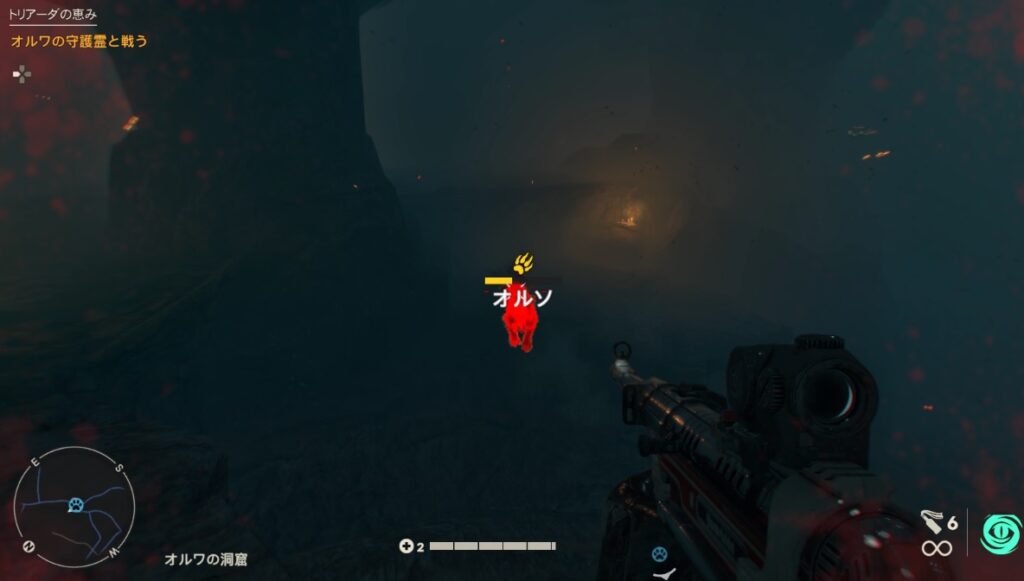Image resolution: width=1024 pixels, height=581 pixels.
Task: Click the paw marker on the minimap
Action: click(75, 506)
